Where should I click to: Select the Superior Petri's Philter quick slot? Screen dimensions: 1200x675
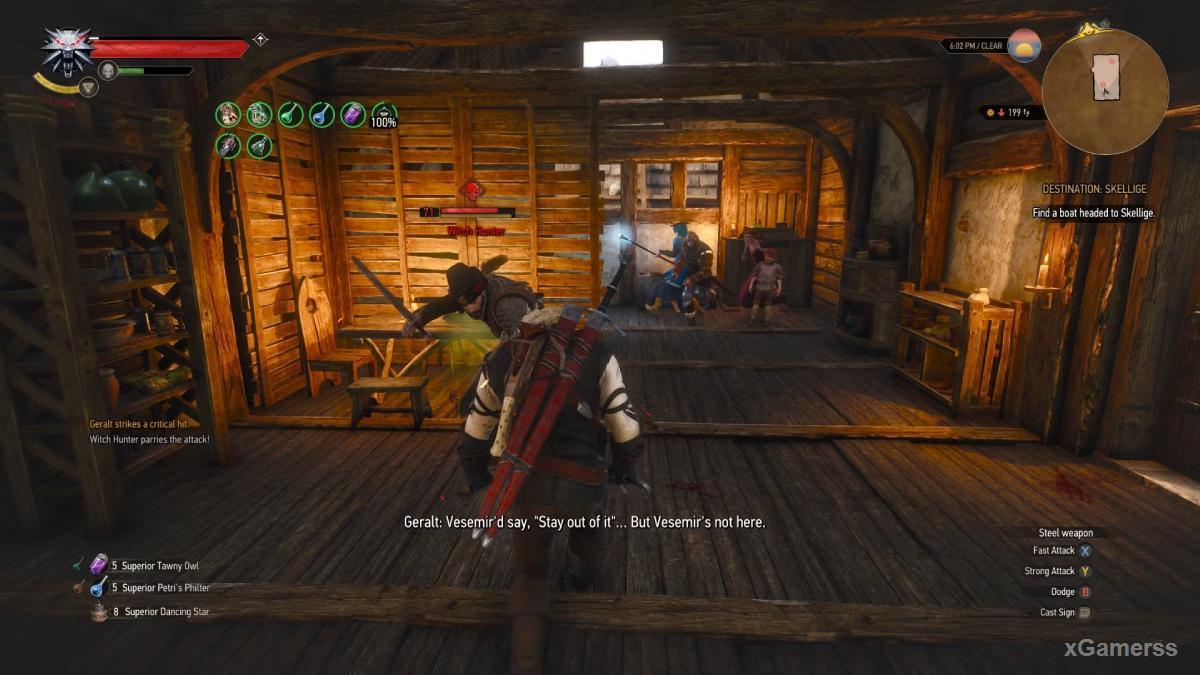click(99, 588)
